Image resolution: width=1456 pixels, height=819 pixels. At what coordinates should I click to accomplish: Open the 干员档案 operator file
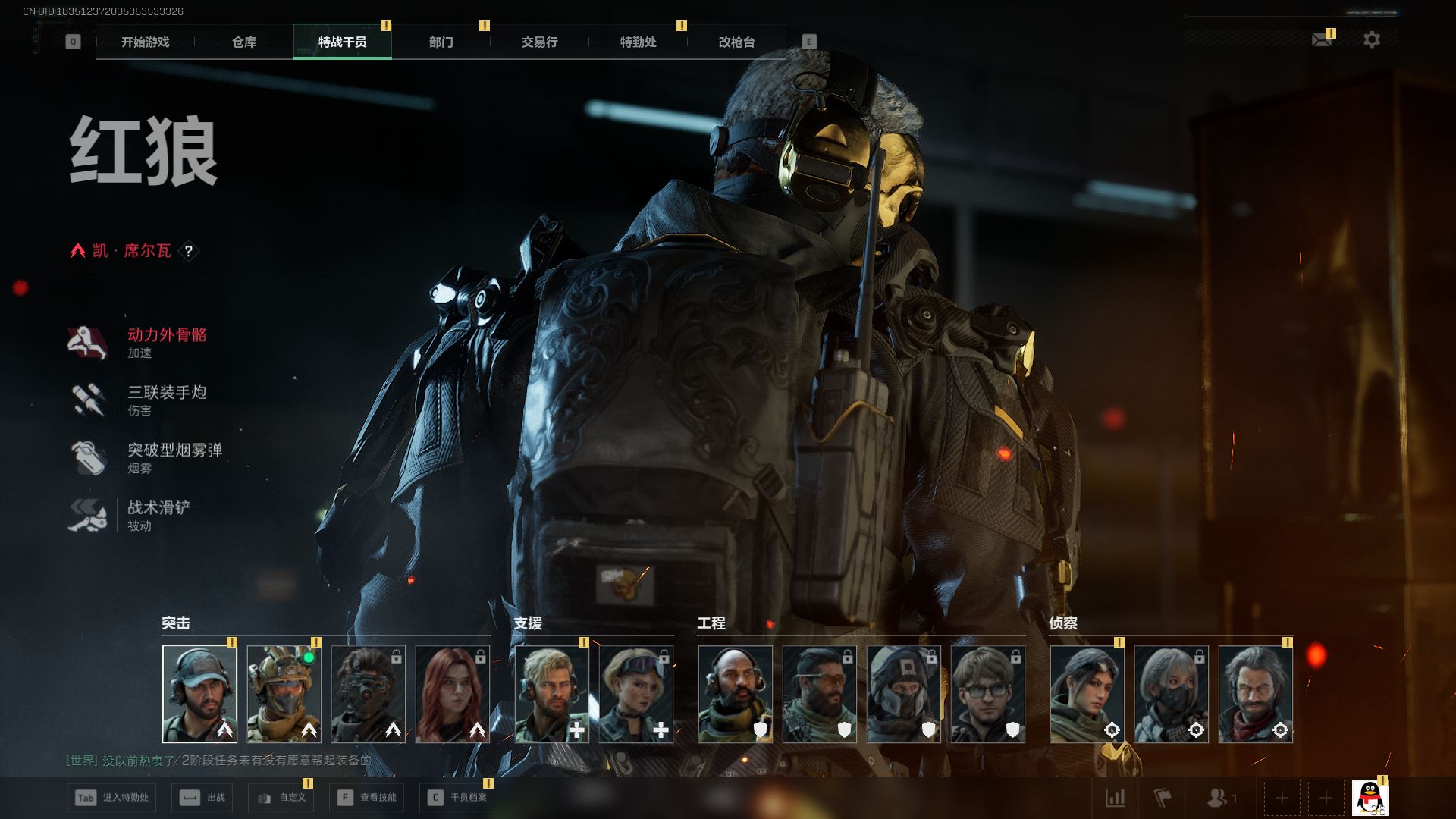tap(457, 798)
